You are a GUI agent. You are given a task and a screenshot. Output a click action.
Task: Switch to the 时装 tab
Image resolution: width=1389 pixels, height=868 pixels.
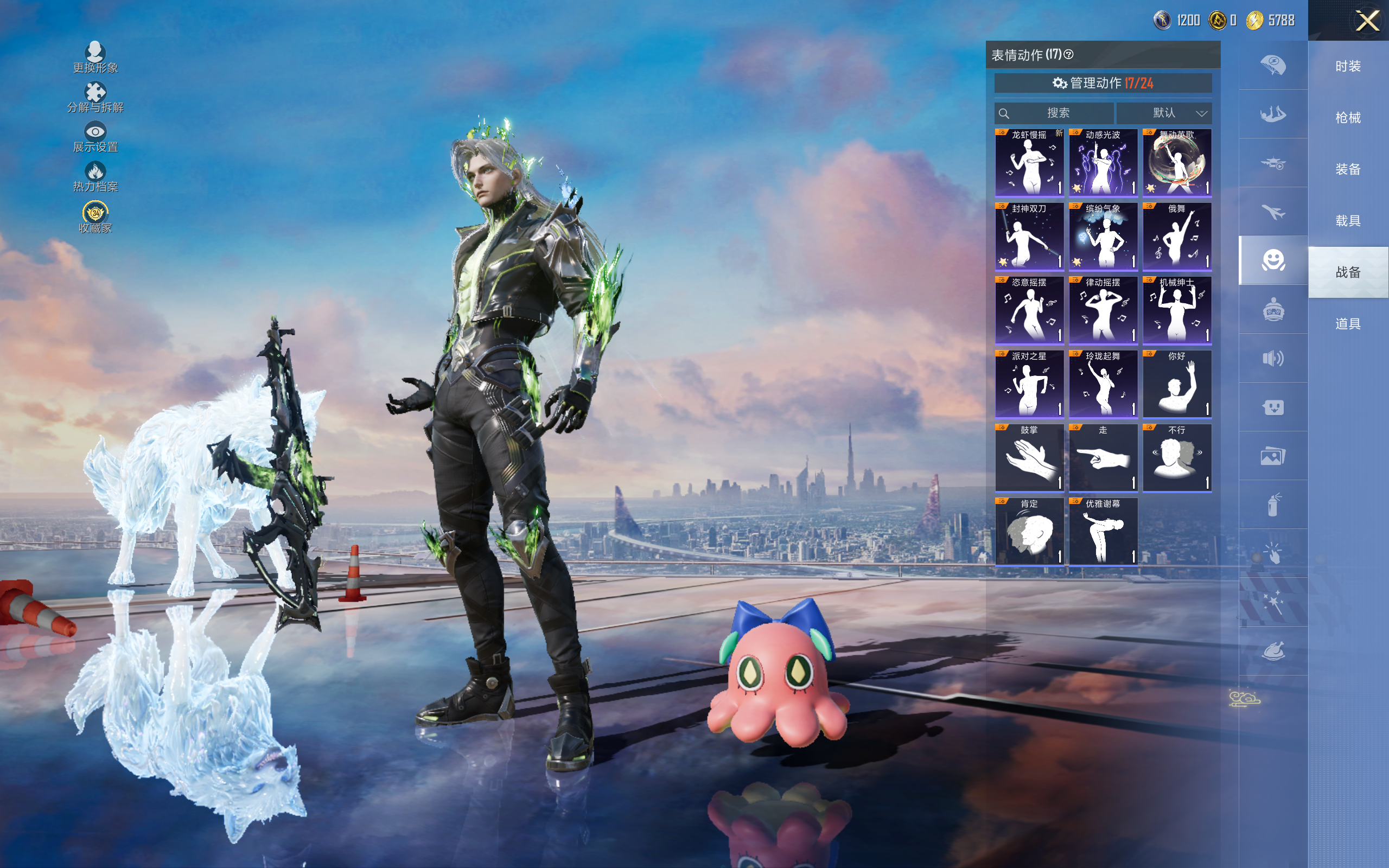(x=1348, y=67)
